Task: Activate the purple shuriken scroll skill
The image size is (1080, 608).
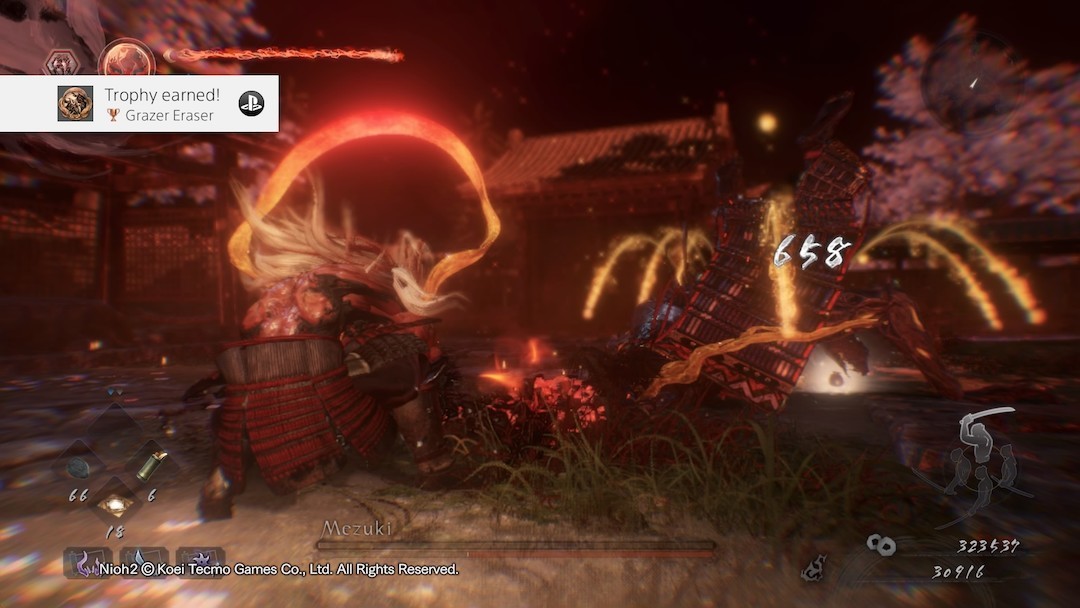Action: click(x=199, y=561)
